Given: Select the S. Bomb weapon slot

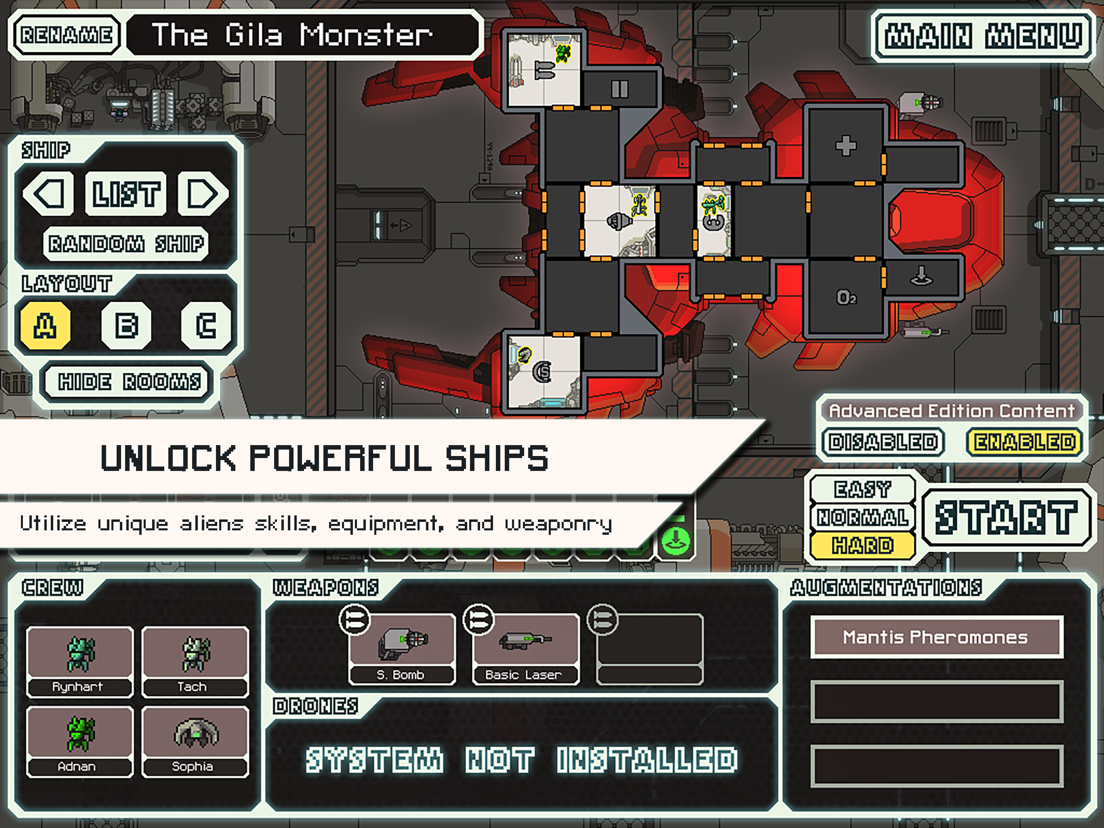Looking at the screenshot, I should click(402, 649).
